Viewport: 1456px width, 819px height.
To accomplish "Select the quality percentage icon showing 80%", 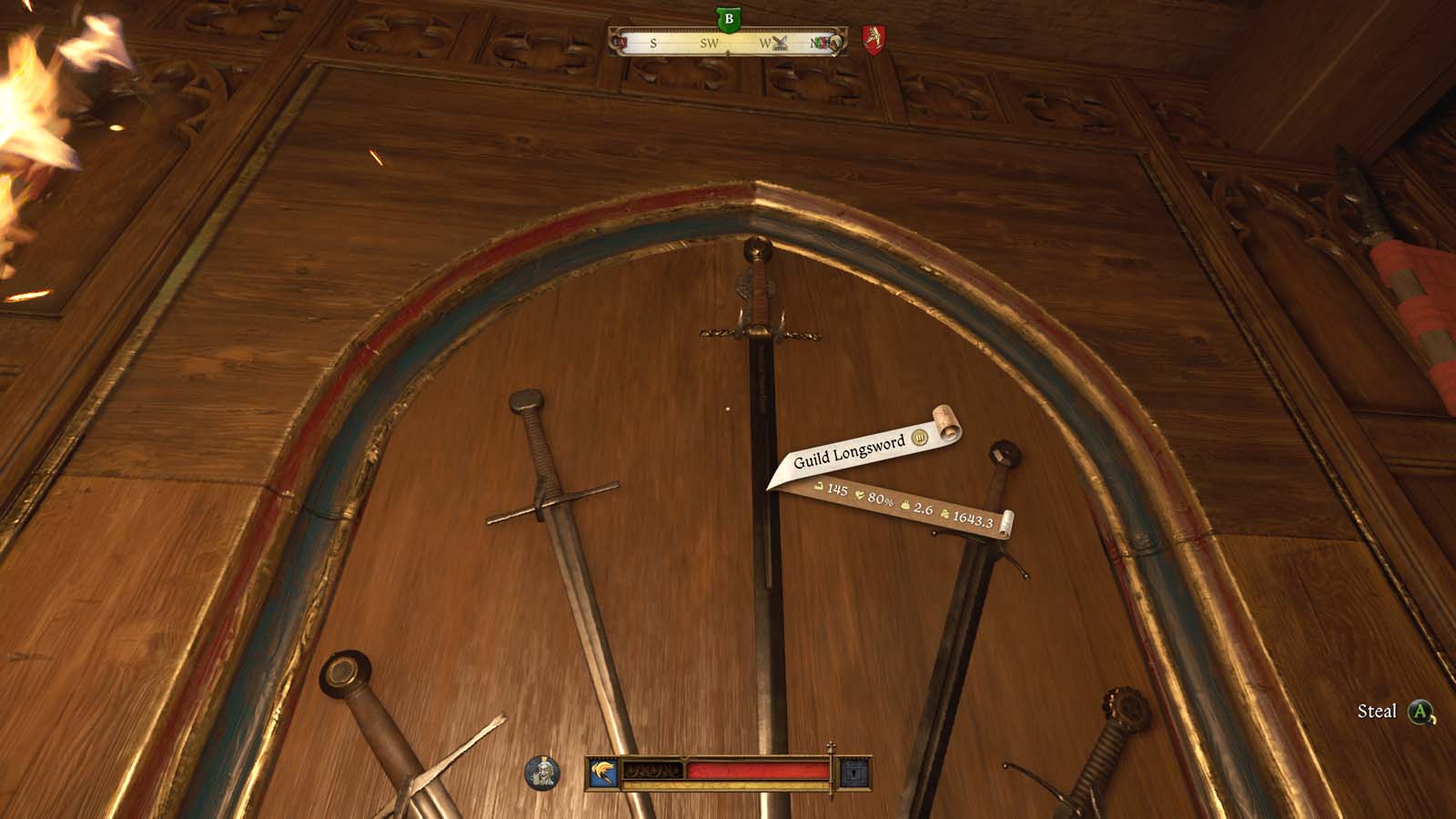I will click(860, 497).
